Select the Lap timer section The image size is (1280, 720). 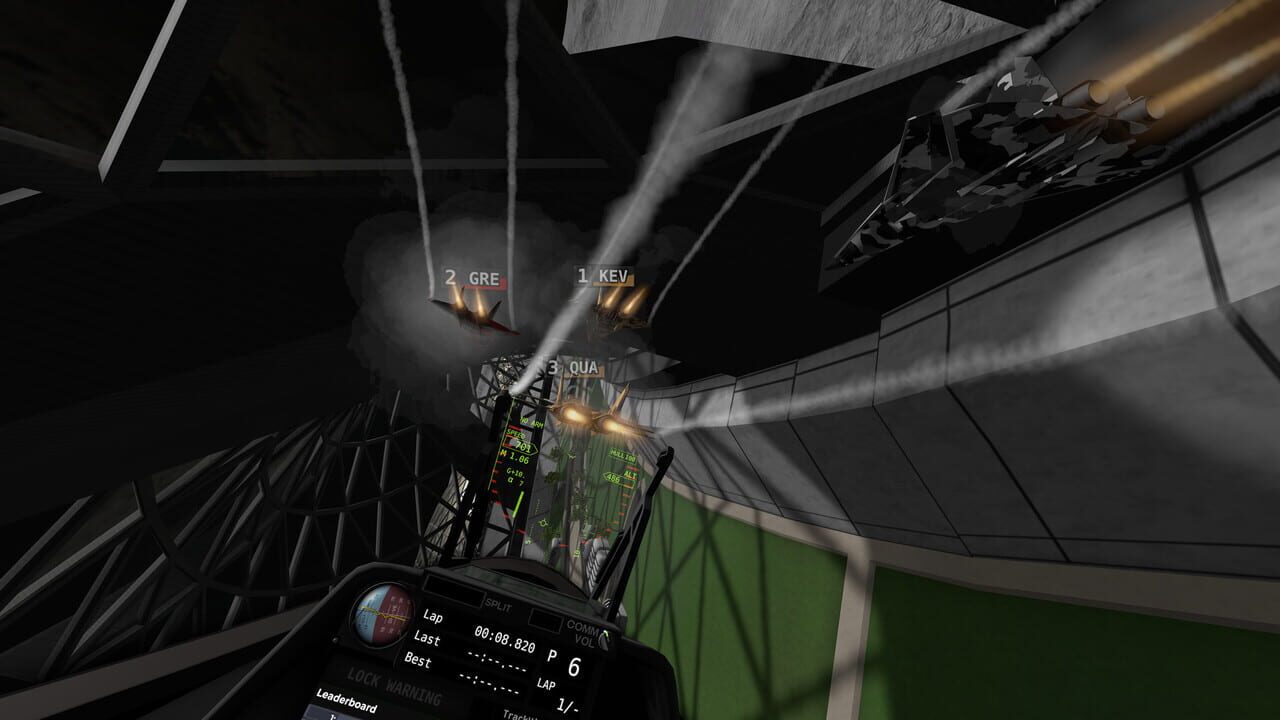[x=433, y=618]
